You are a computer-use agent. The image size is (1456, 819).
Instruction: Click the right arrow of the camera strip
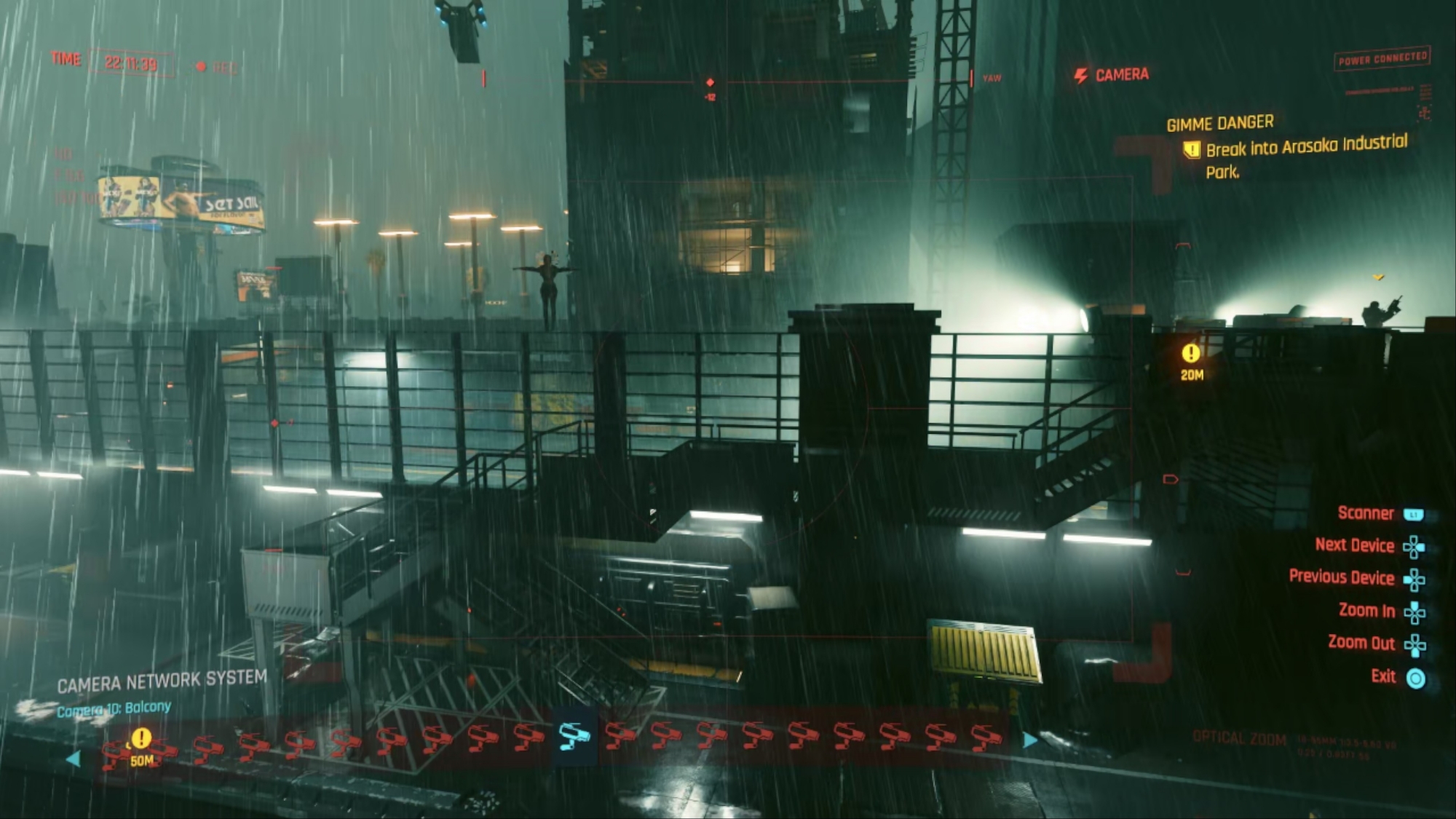(1029, 740)
